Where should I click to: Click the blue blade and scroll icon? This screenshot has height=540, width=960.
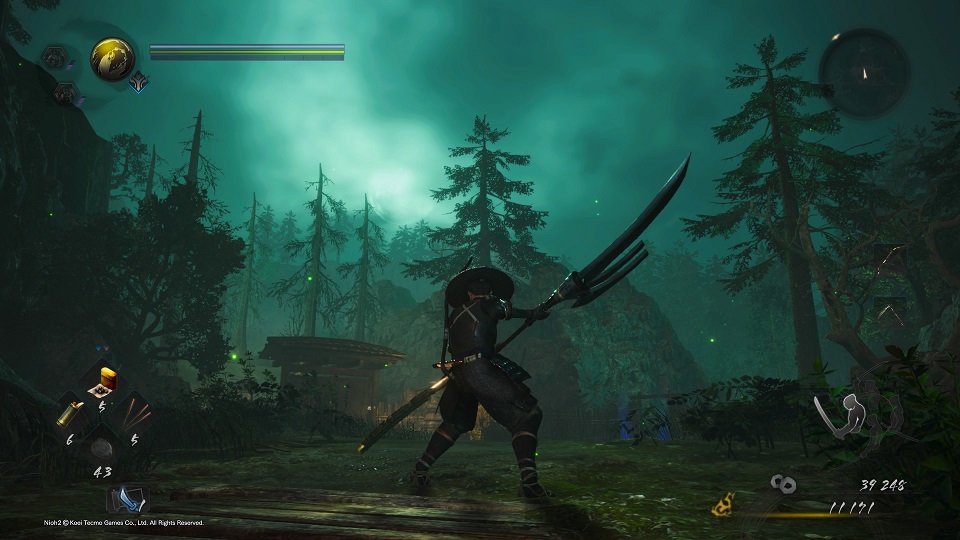pos(127,498)
